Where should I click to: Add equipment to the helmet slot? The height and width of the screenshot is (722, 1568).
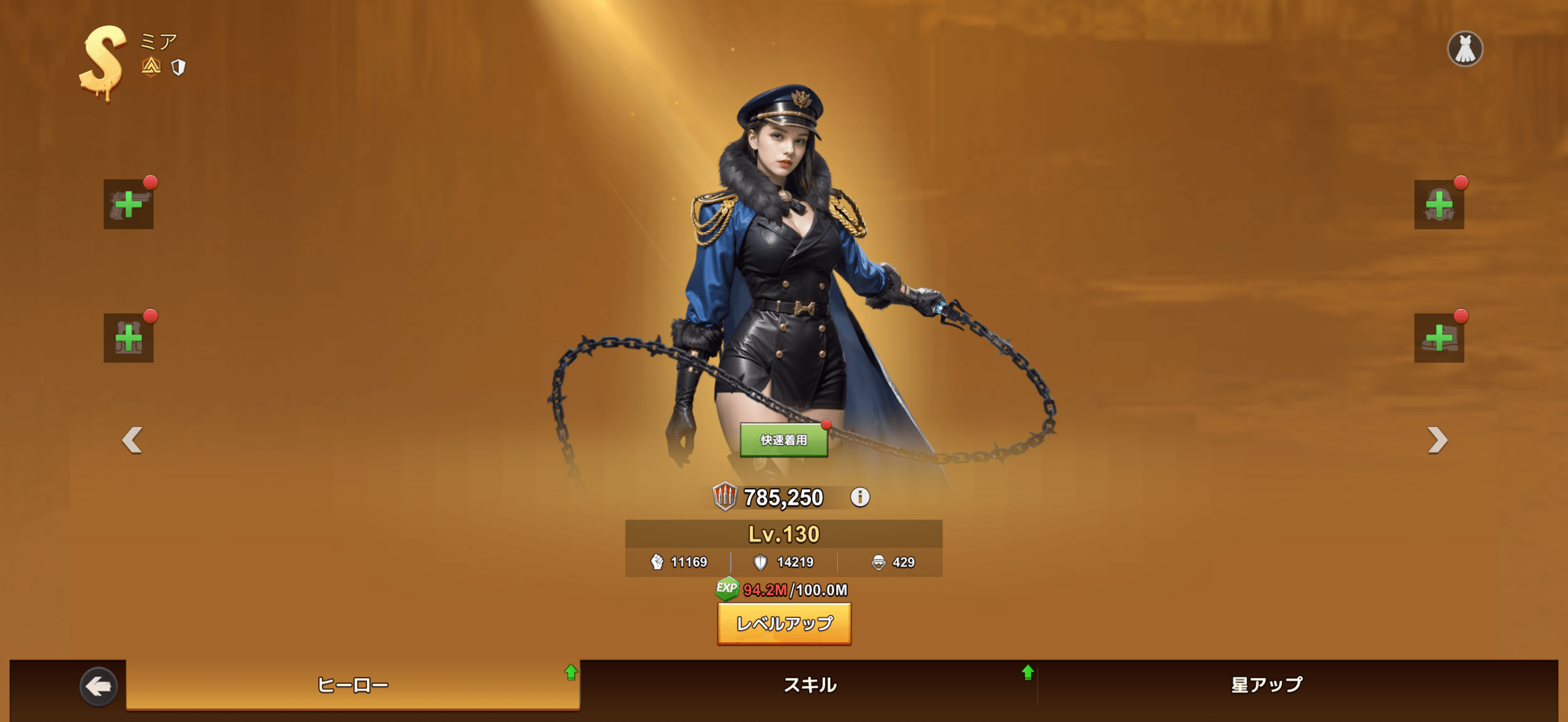click(x=1439, y=205)
